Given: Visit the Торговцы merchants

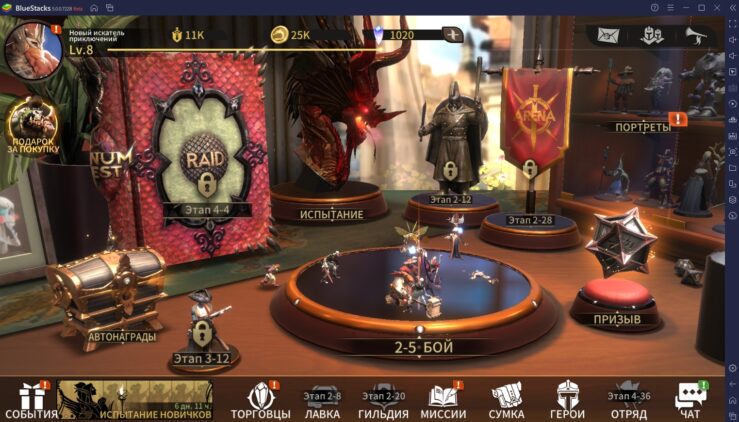Looking at the screenshot, I should [260, 399].
